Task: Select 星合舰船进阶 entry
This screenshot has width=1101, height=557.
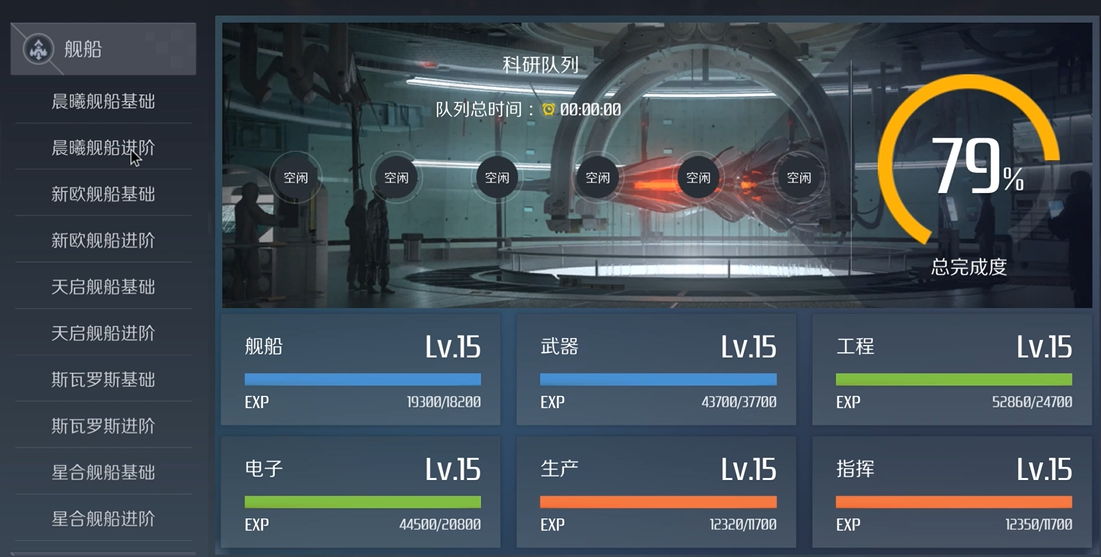Action: [x=103, y=518]
